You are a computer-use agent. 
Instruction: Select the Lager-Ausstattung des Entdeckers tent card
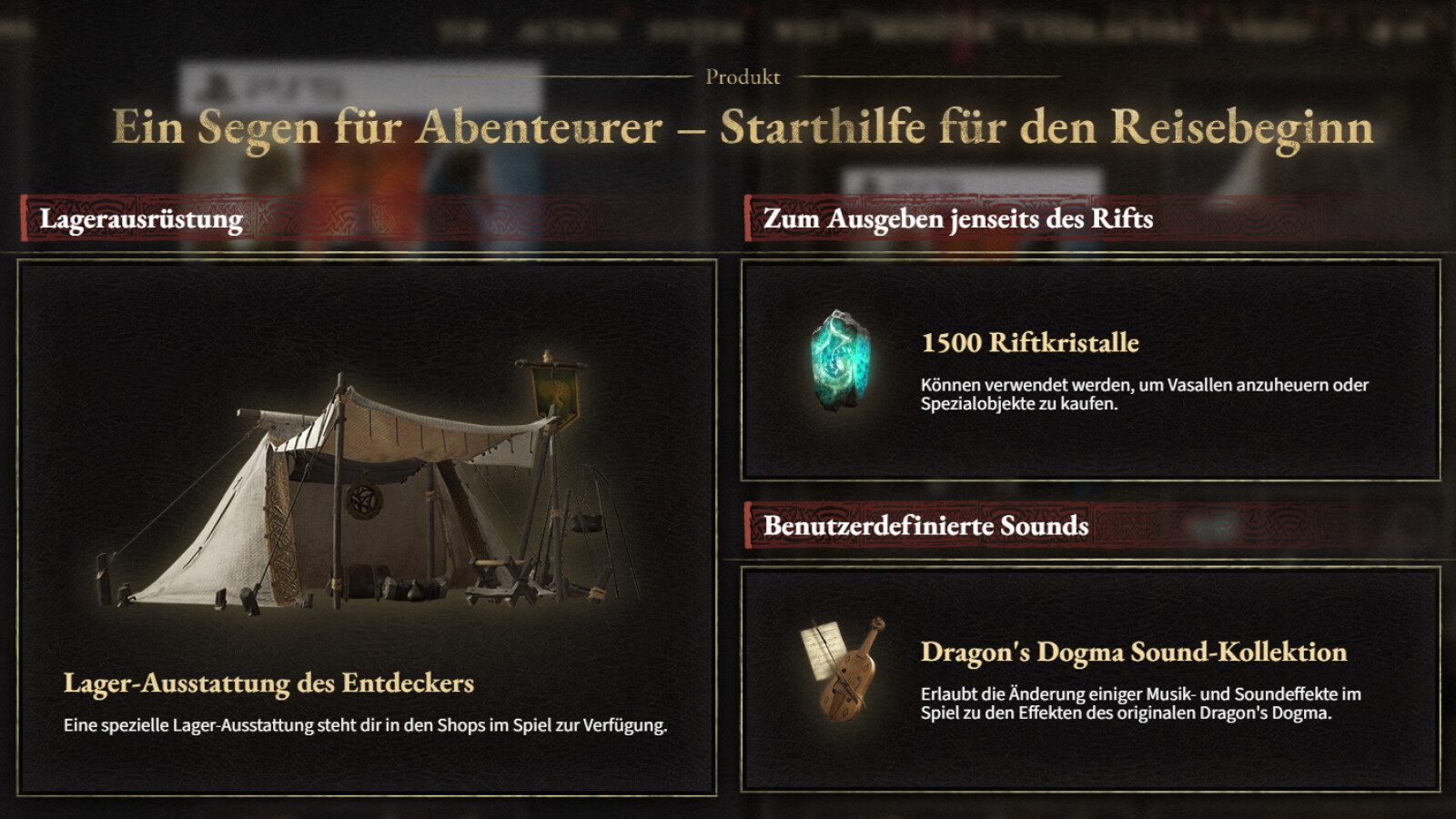tap(367, 528)
